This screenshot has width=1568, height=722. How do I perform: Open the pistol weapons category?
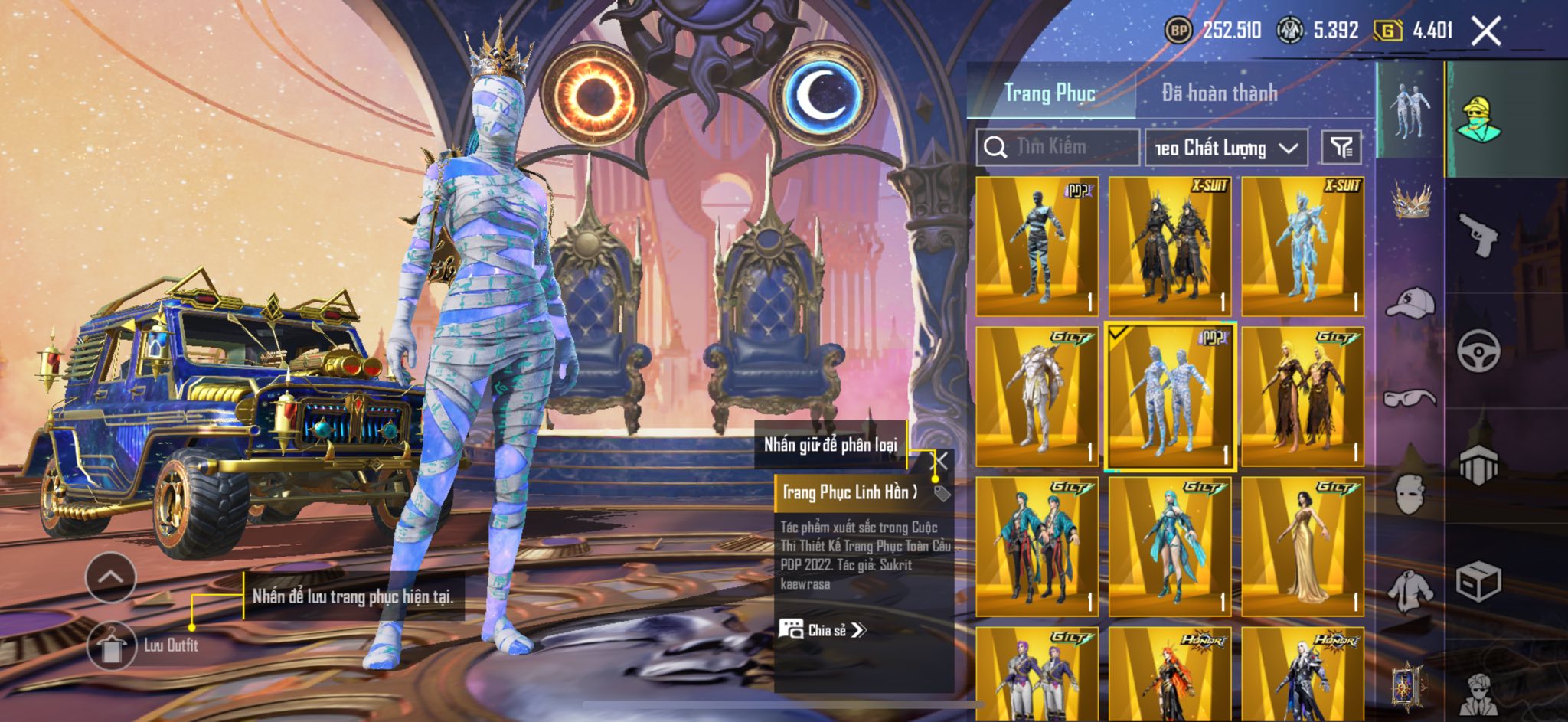click(x=1478, y=234)
